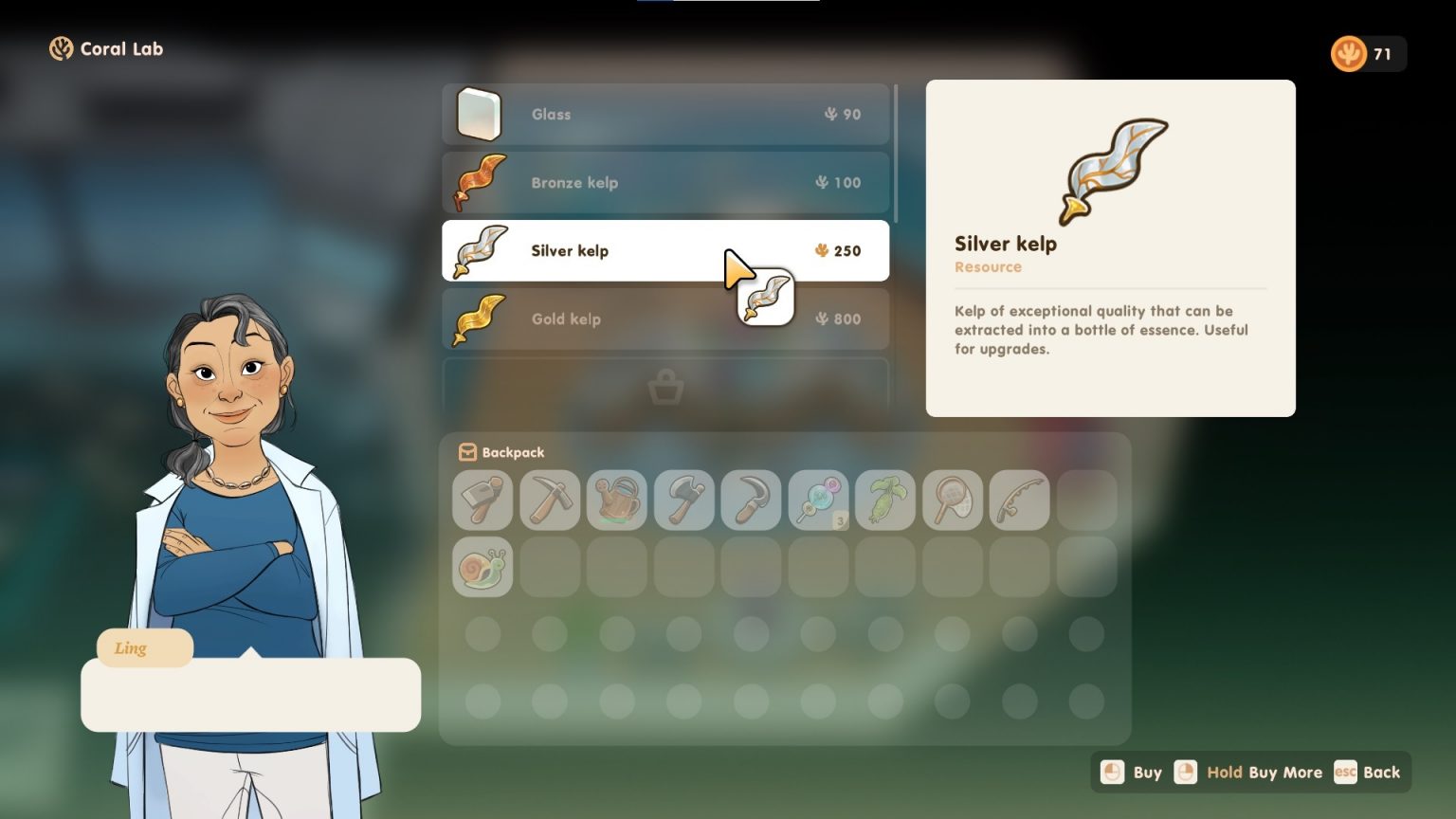Viewport: 1456px width, 819px height.
Task: Click the Coral Lab leaf icon
Action: point(62,48)
